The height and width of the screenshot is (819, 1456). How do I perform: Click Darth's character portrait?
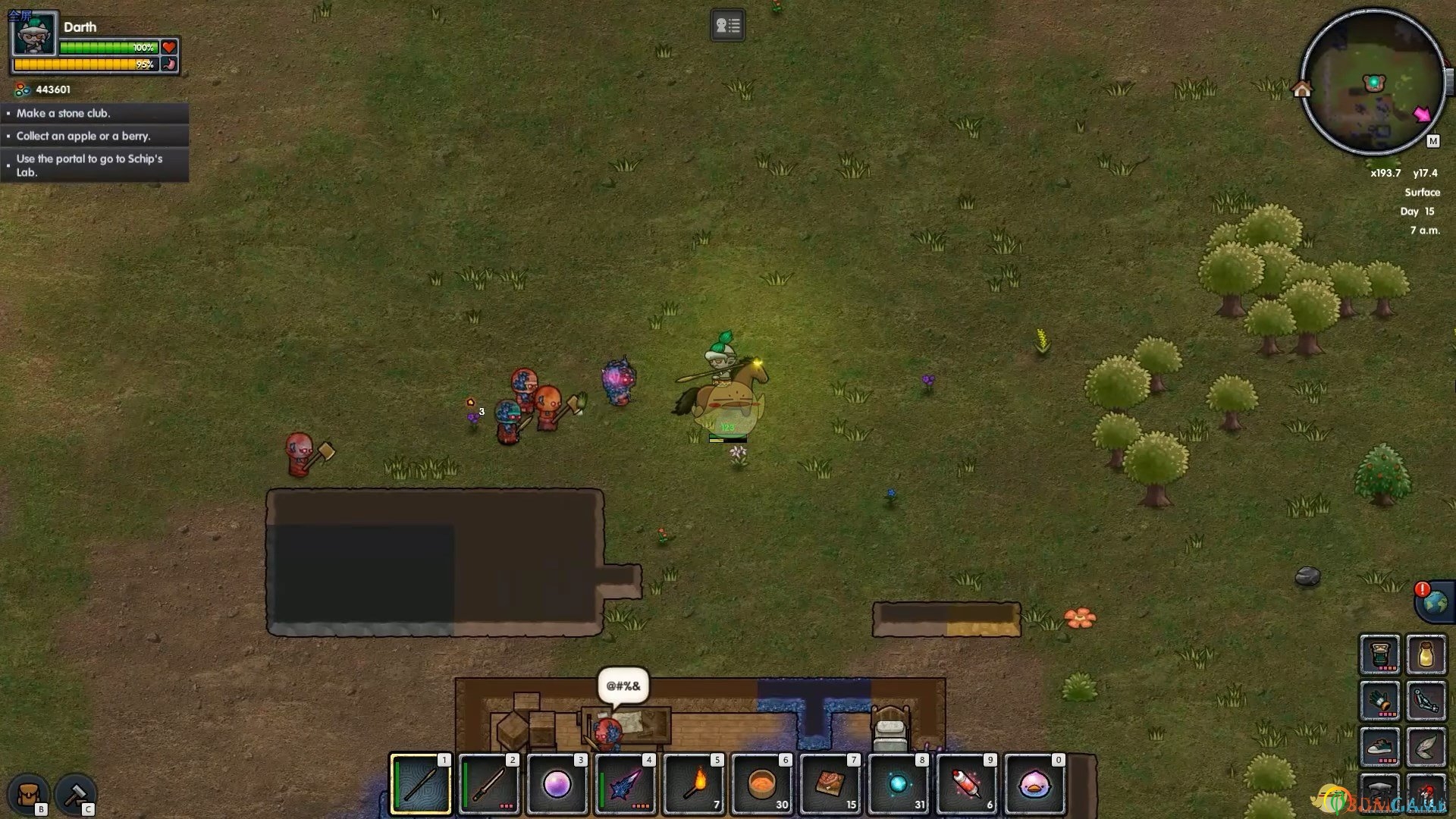coord(34,34)
